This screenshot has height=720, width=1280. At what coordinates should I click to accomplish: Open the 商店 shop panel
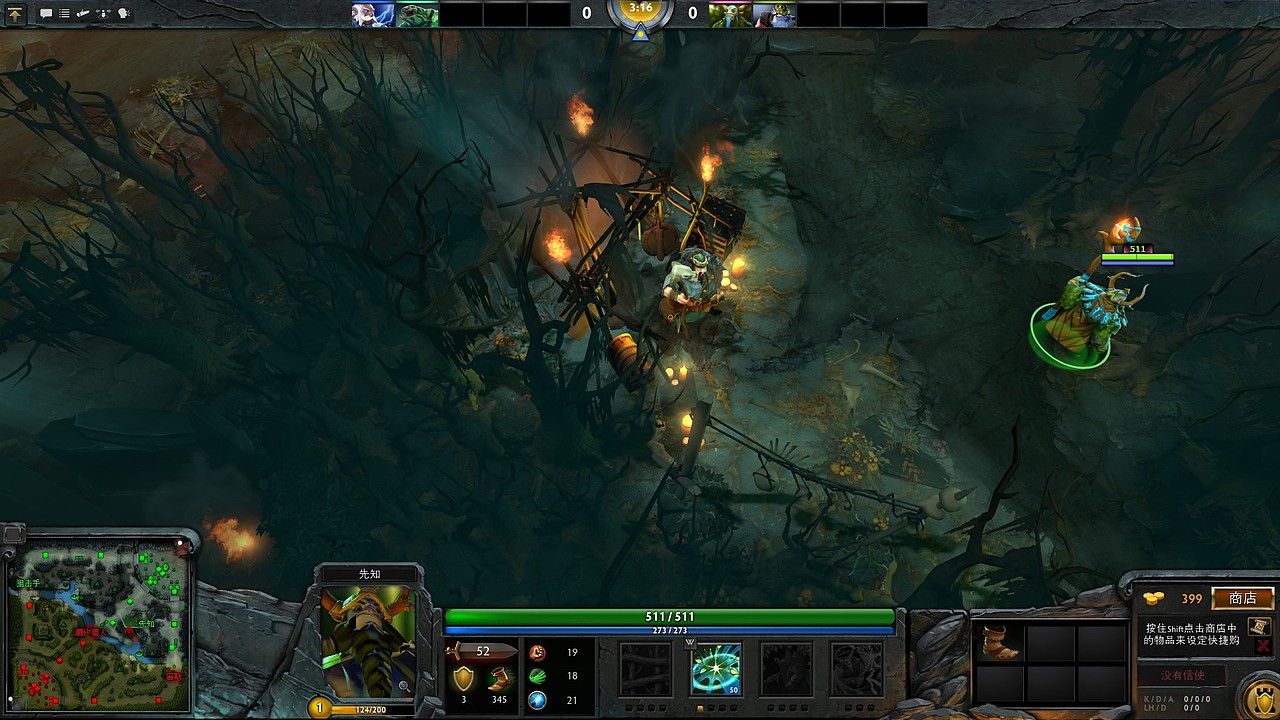point(1243,599)
